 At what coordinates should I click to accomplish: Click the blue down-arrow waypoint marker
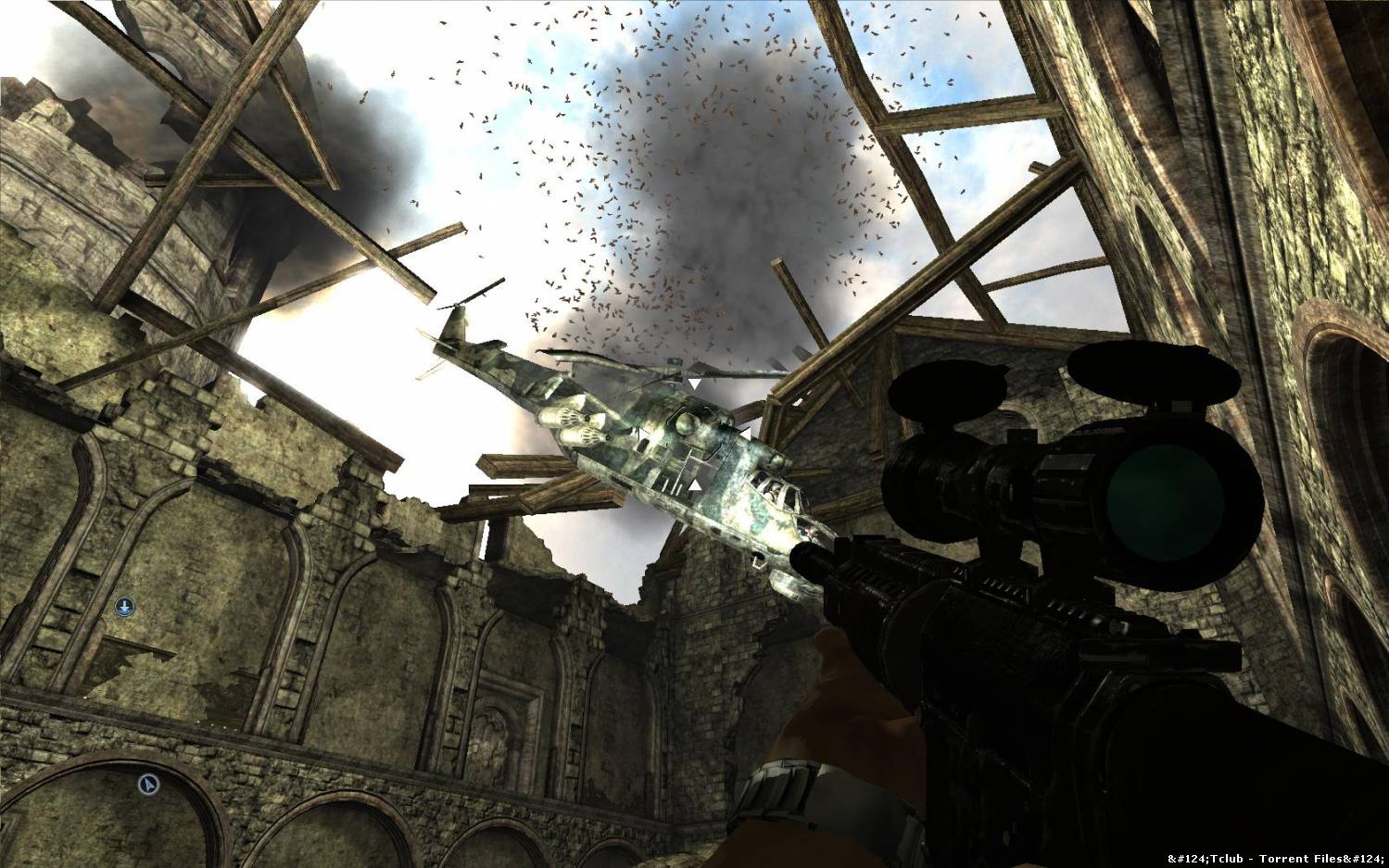[124, 607]
